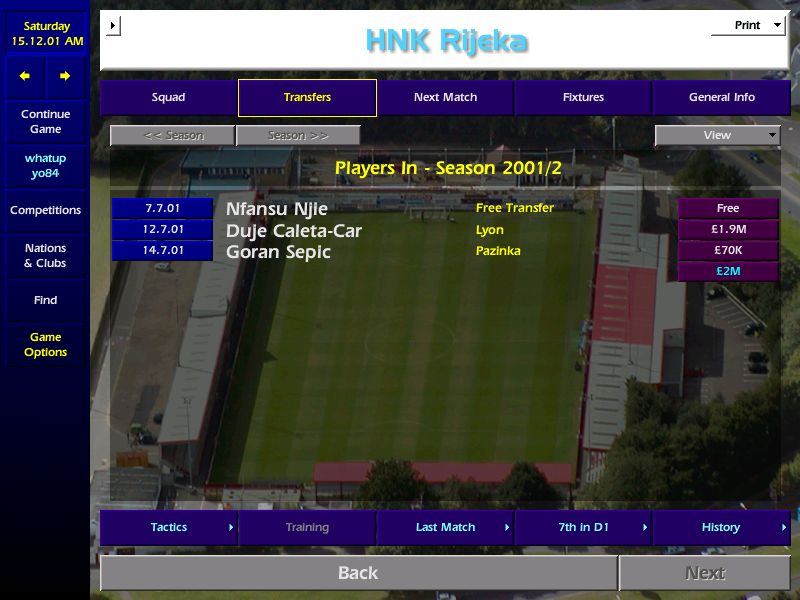Select player Duje Caleta-Car

click(x=293, y=231)
